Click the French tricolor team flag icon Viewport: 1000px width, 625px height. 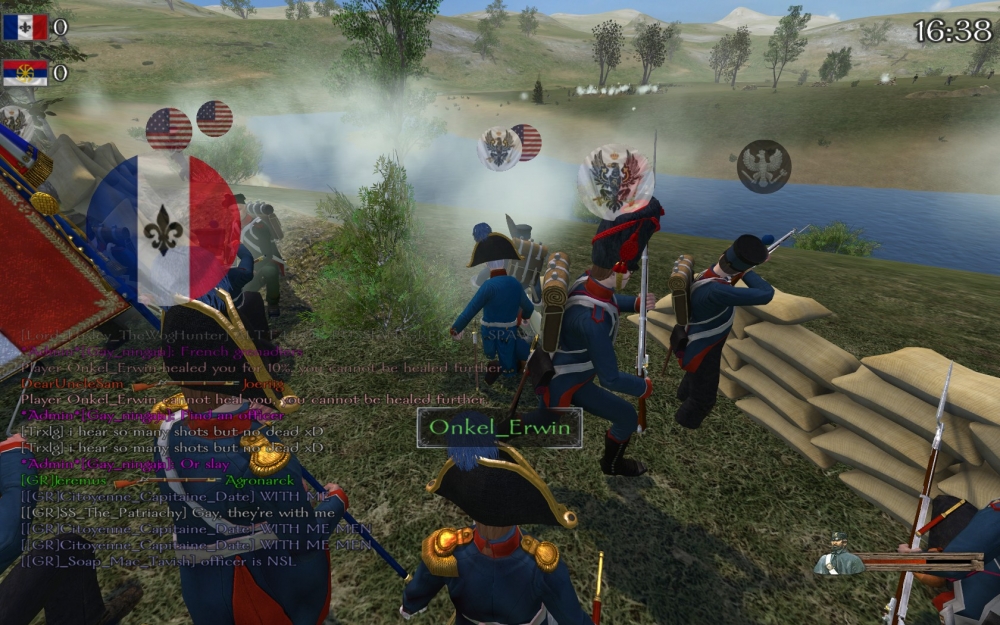(25, 27)
